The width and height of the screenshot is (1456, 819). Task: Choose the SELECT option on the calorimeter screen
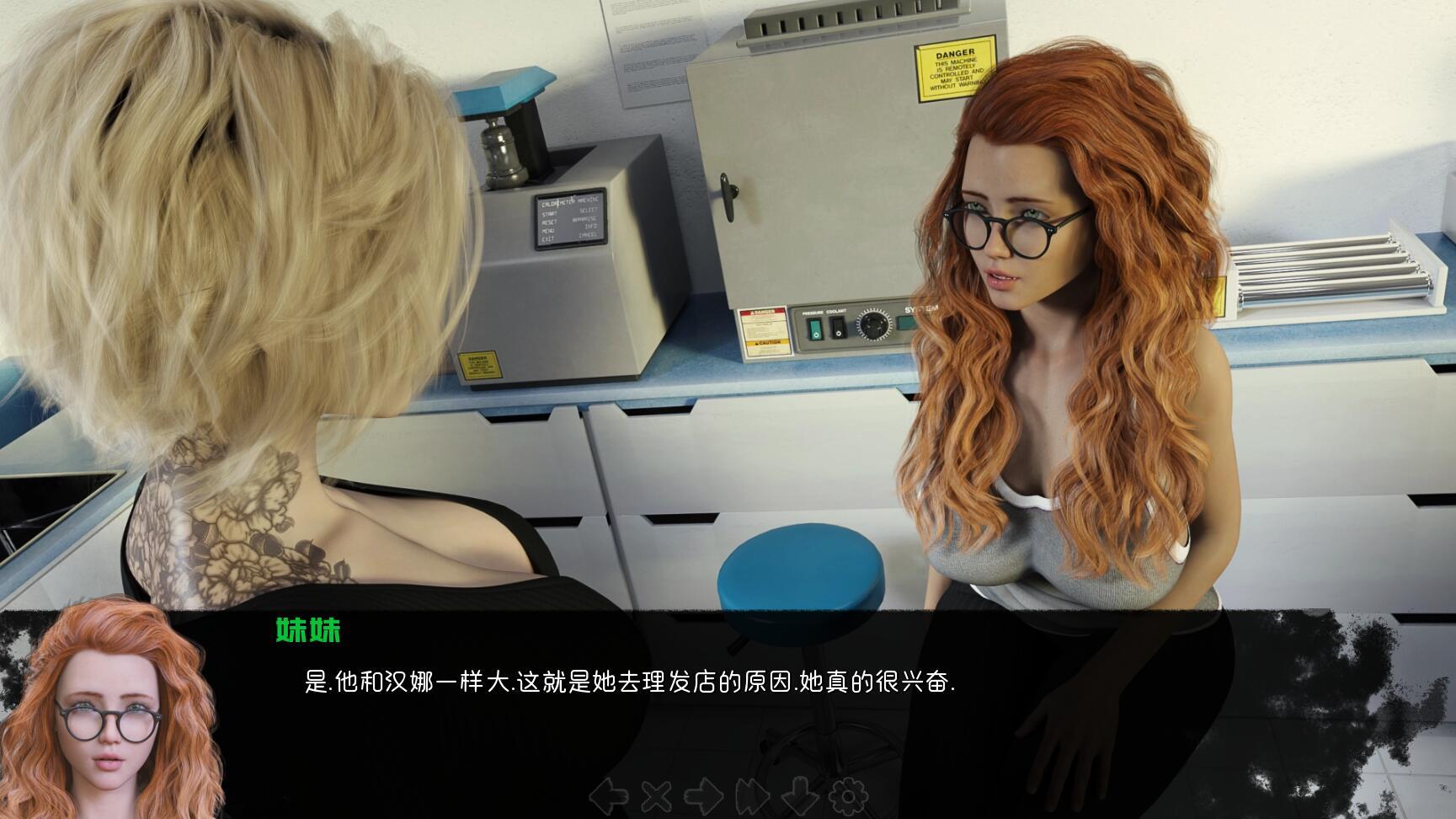click(590, 211)
